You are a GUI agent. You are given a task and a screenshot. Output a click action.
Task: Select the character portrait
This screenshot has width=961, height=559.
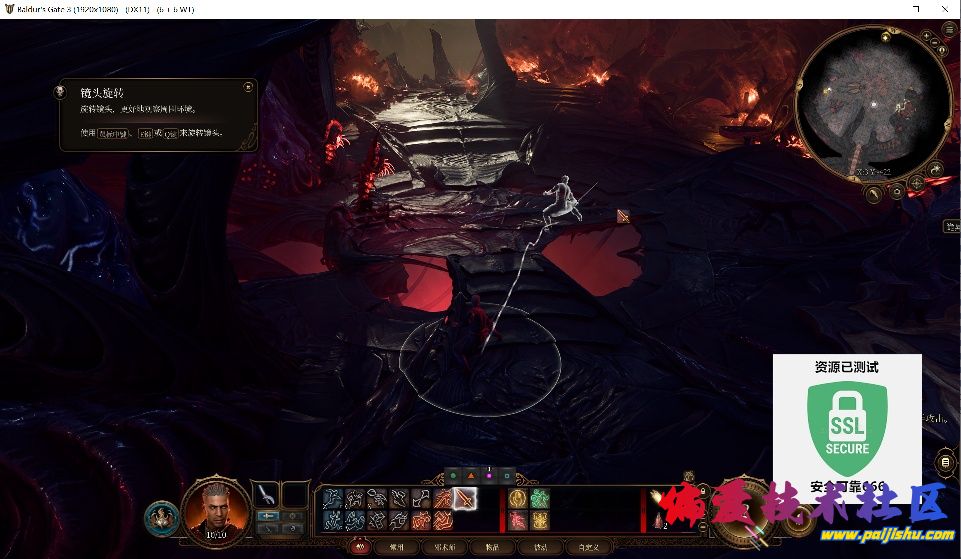(214, 508)
